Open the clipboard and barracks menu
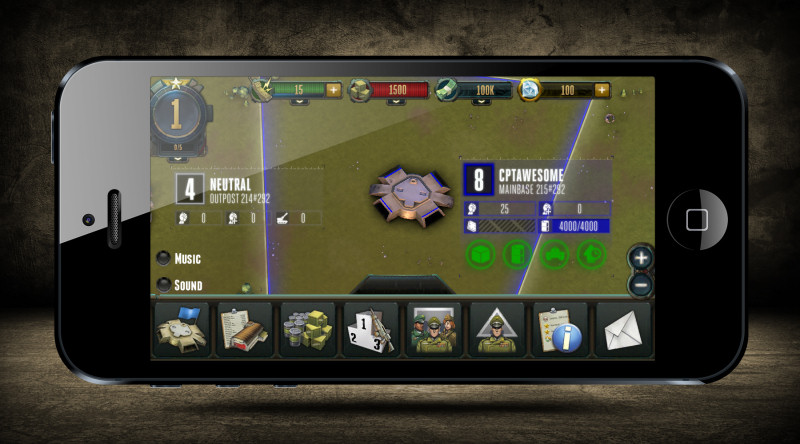The height and width of the screenshot is (444, 800). [244, 329]
